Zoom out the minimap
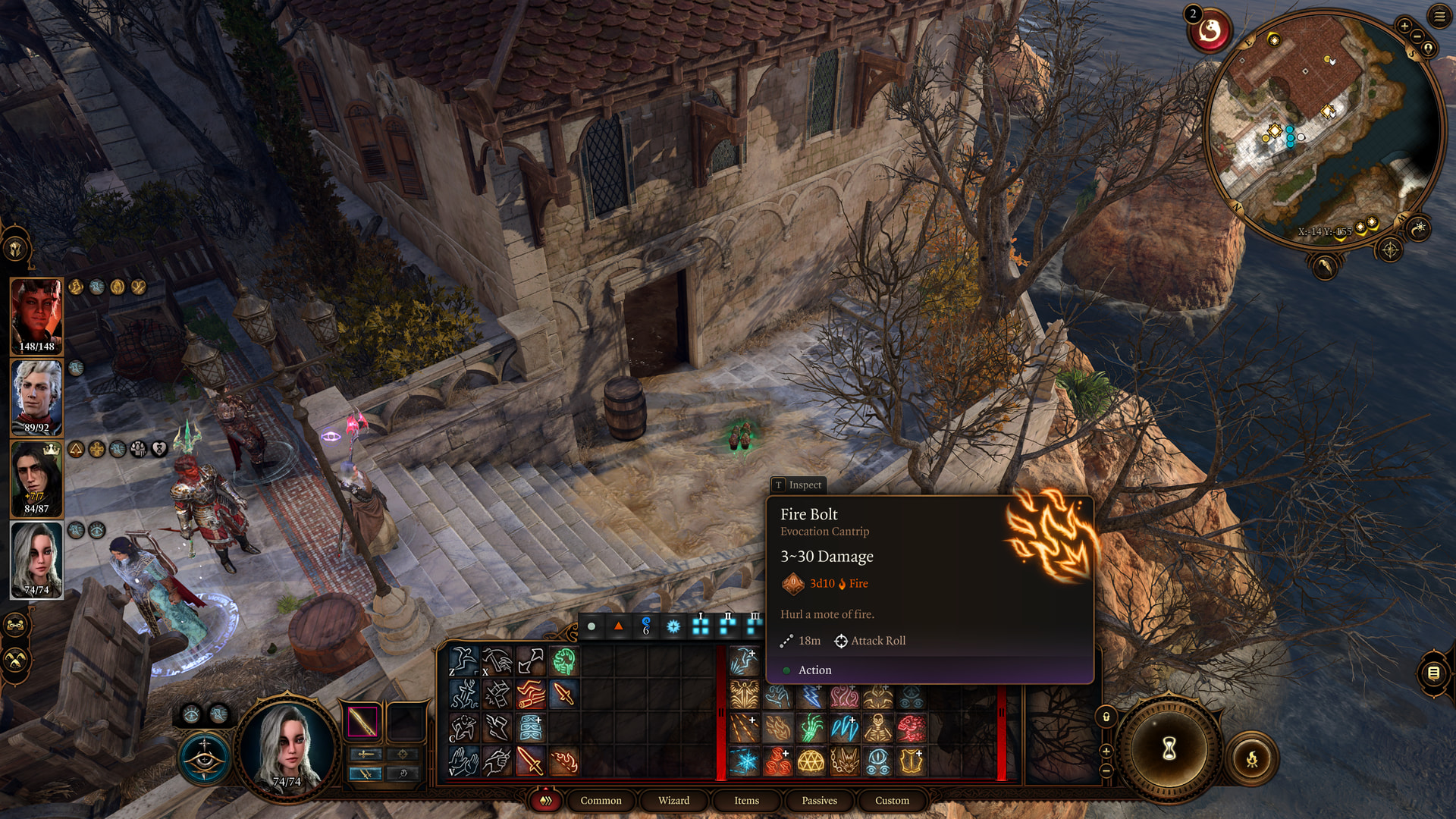 (1417, 38)
